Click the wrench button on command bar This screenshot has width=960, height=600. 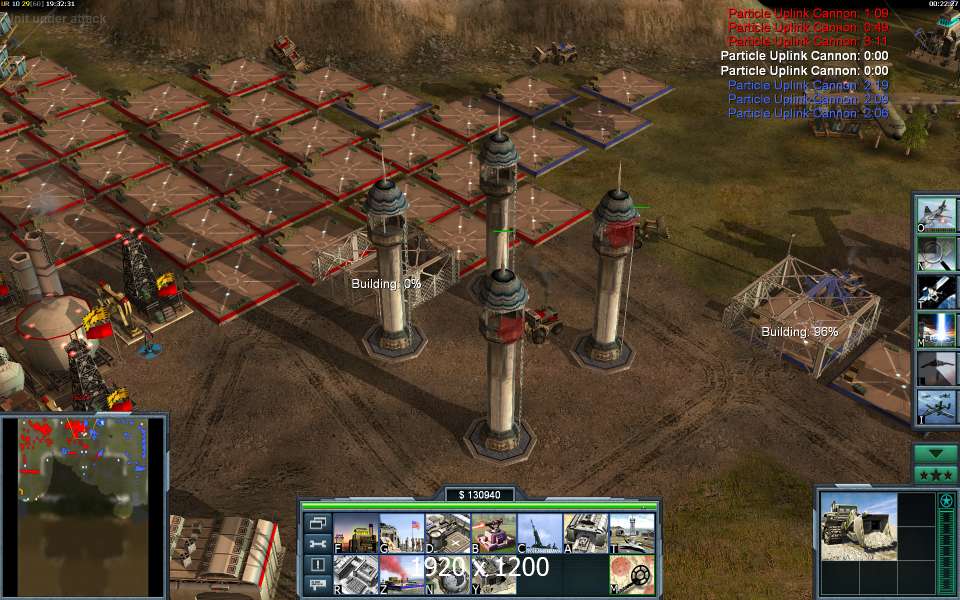(318, 544)
